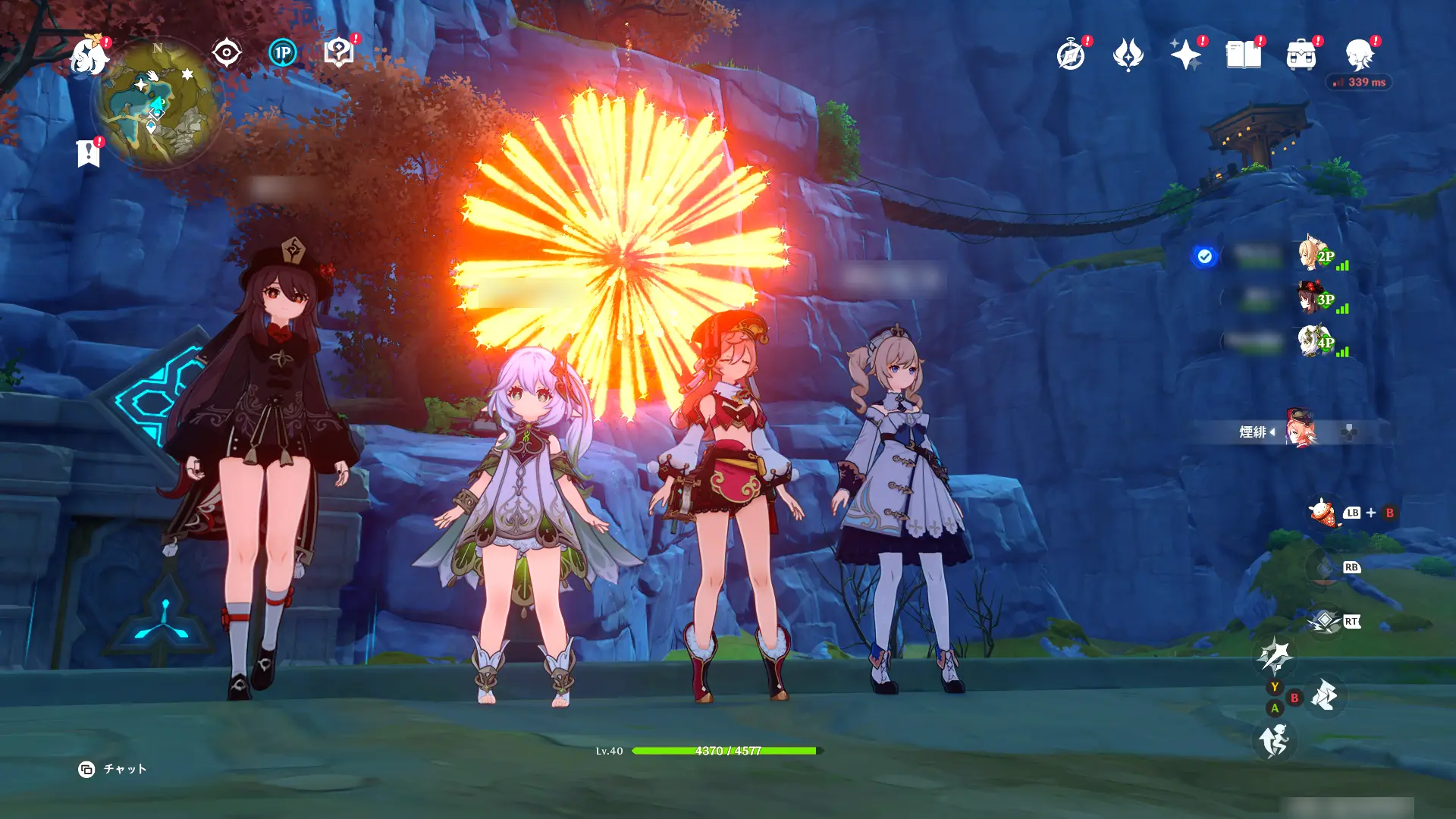Open the character profile head icon
Image resolution: width=1456 pixels, height=819 pixels.
point(1360,55)
